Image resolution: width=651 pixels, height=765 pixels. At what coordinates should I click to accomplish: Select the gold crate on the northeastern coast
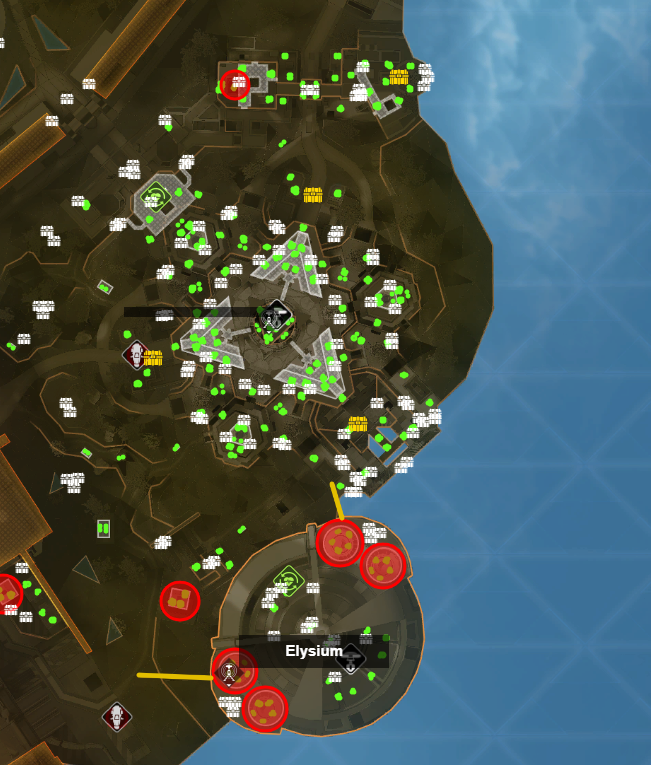398,77
